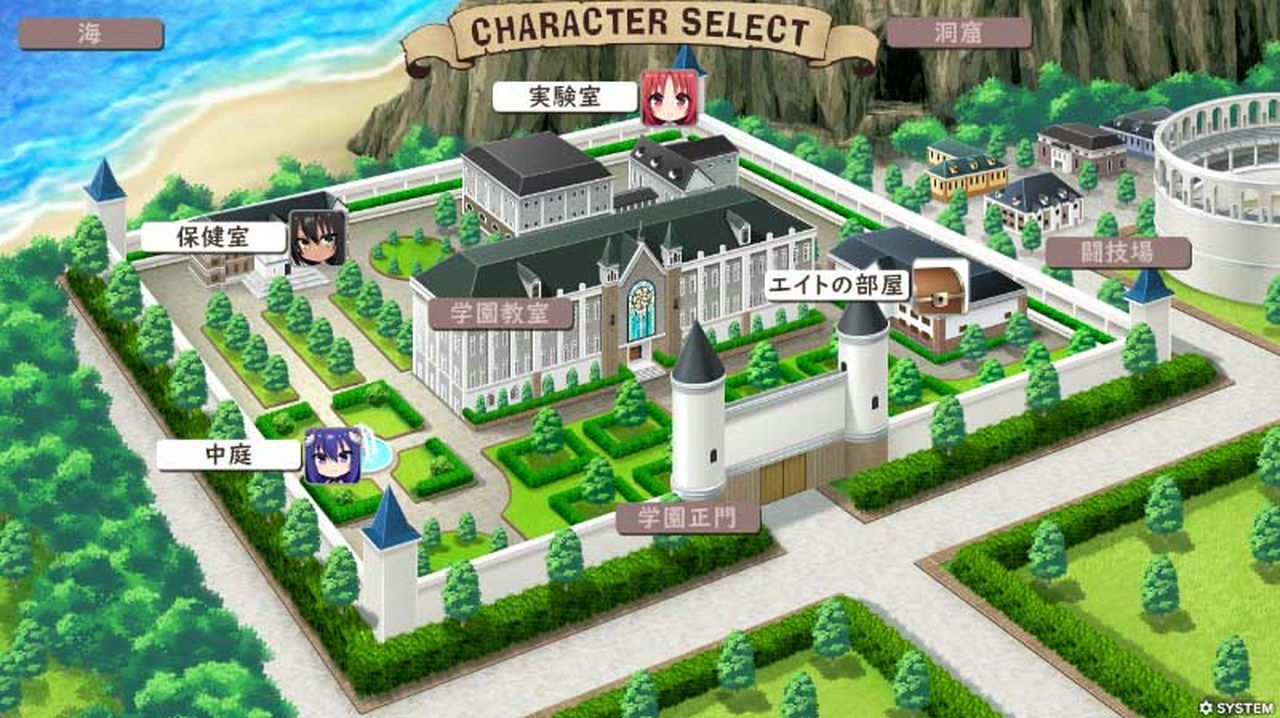Viewport: 1280px width, 718px height.
Task: Choose the 洞窟 (cave) location label
Action: point(958,33)
